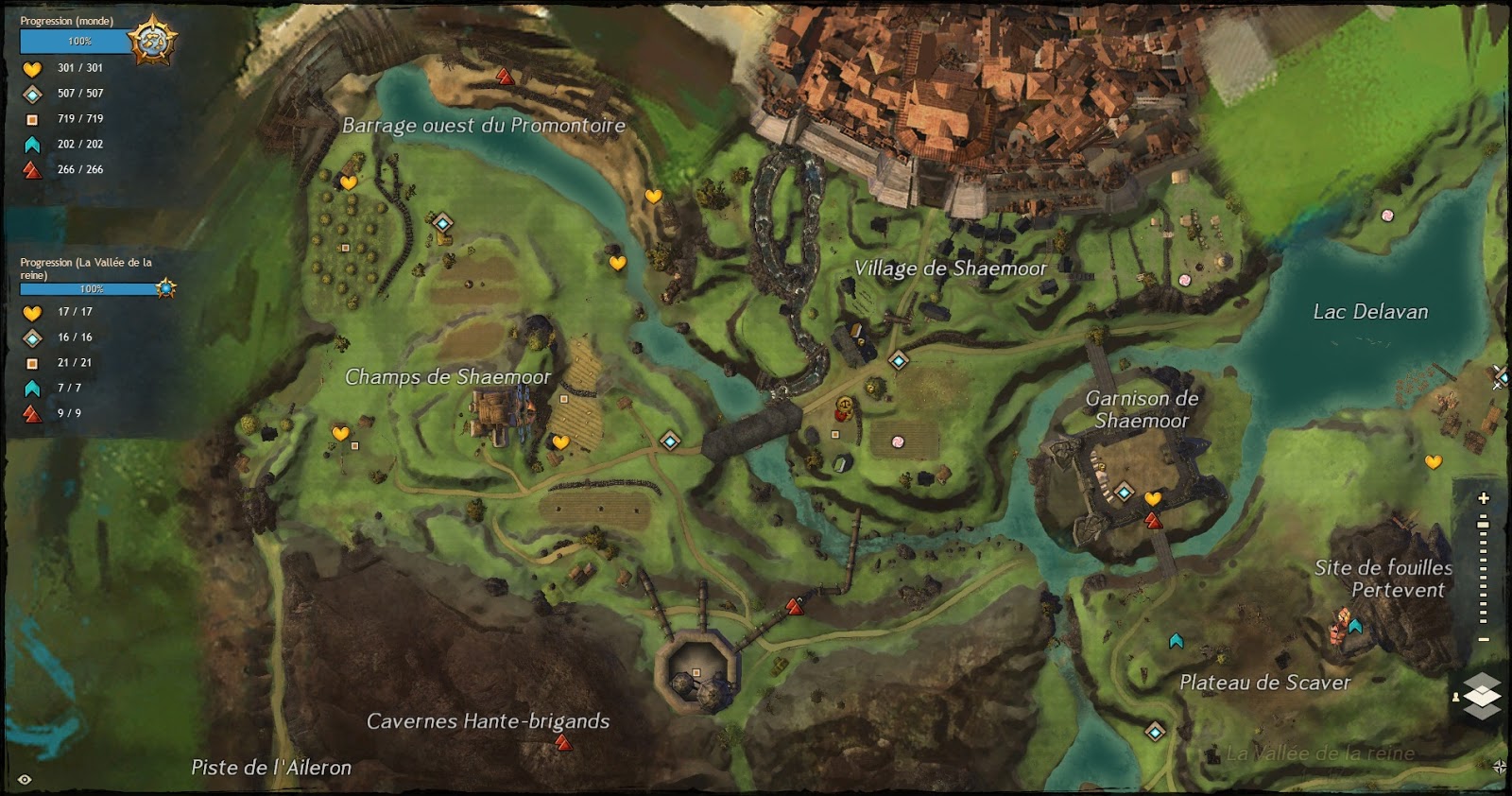Toggle the map floor layers control

pyautogui.click(x=1482, y=695)
